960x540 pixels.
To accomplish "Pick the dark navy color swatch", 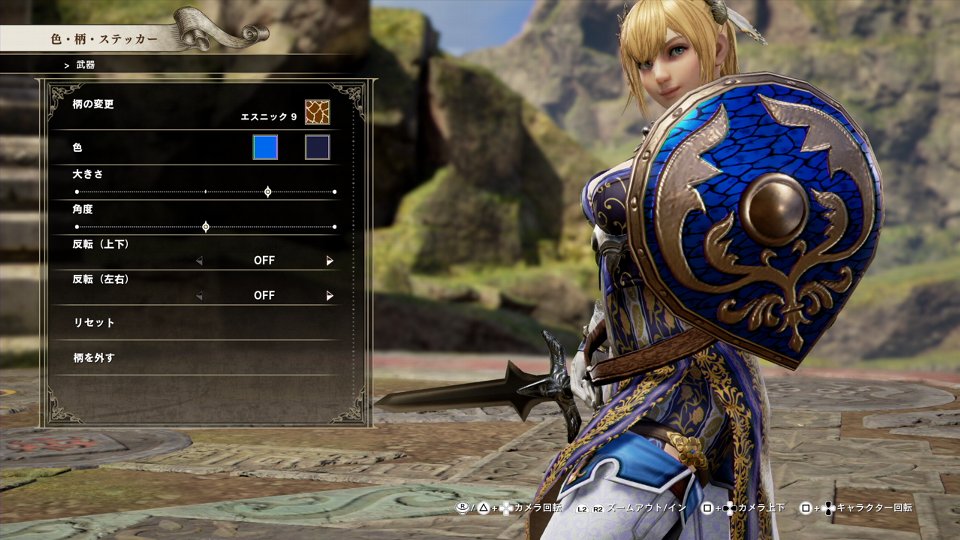I will click(x=317, y=148).
